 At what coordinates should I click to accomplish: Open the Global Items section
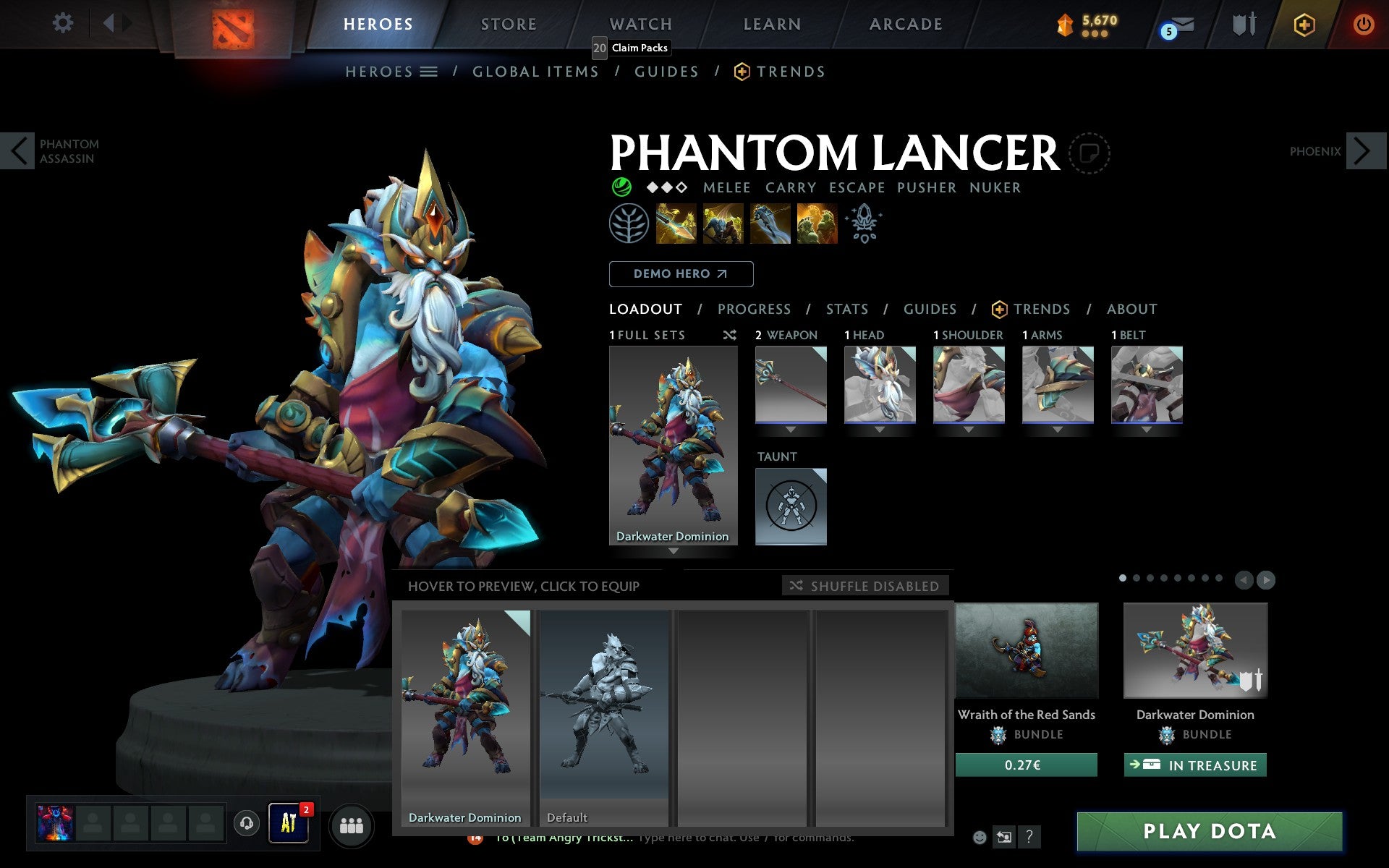tap(535, 71)
